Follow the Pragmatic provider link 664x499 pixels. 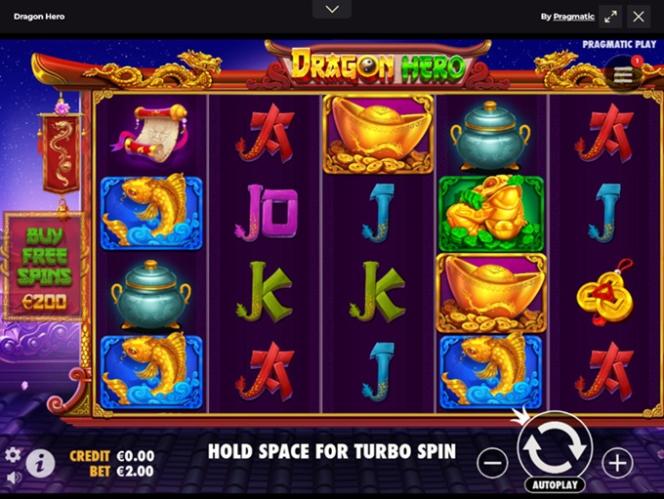(573, 17)
